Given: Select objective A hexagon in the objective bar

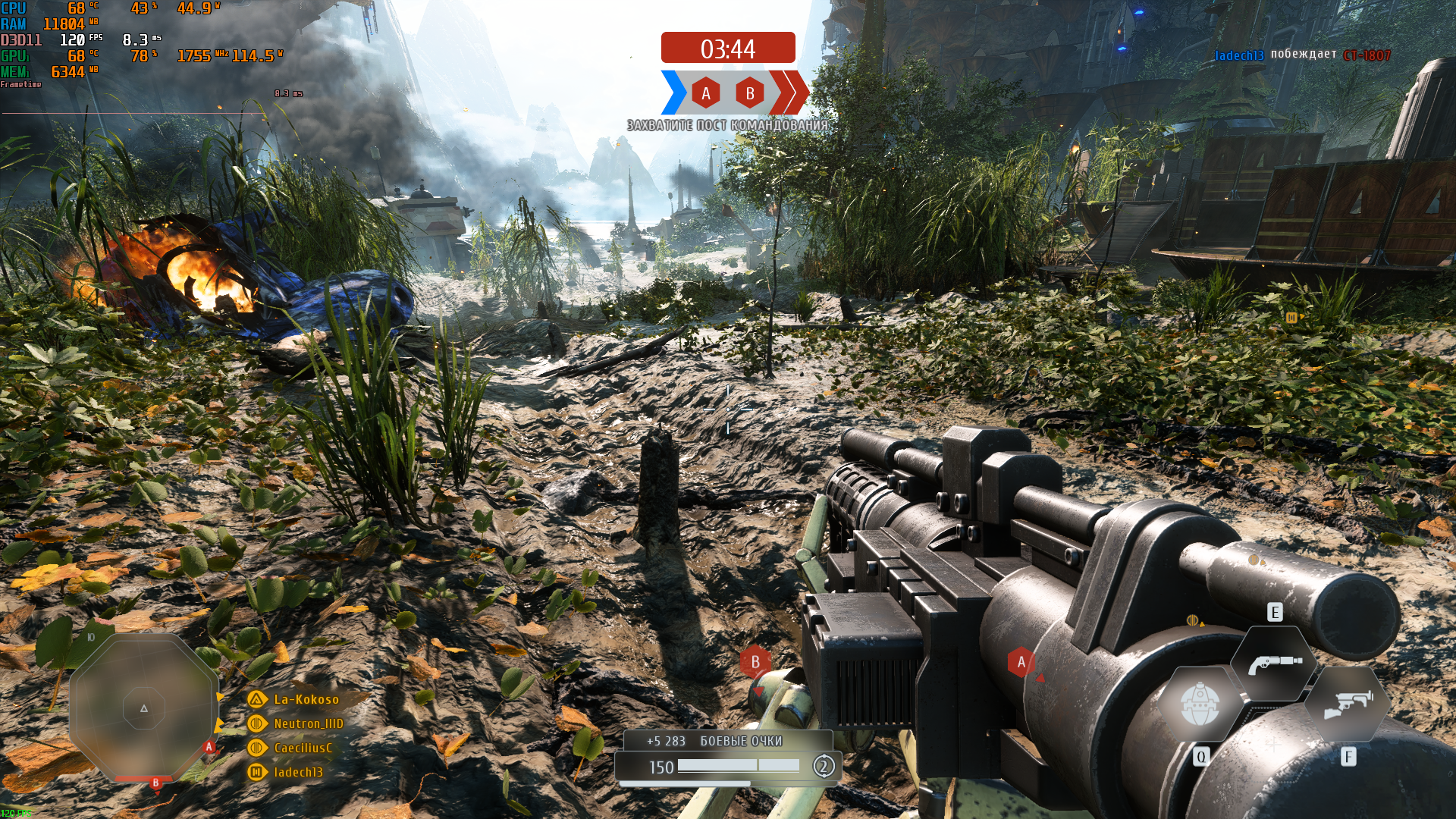Looking at the screenshot, I should (x=706, y=93).
